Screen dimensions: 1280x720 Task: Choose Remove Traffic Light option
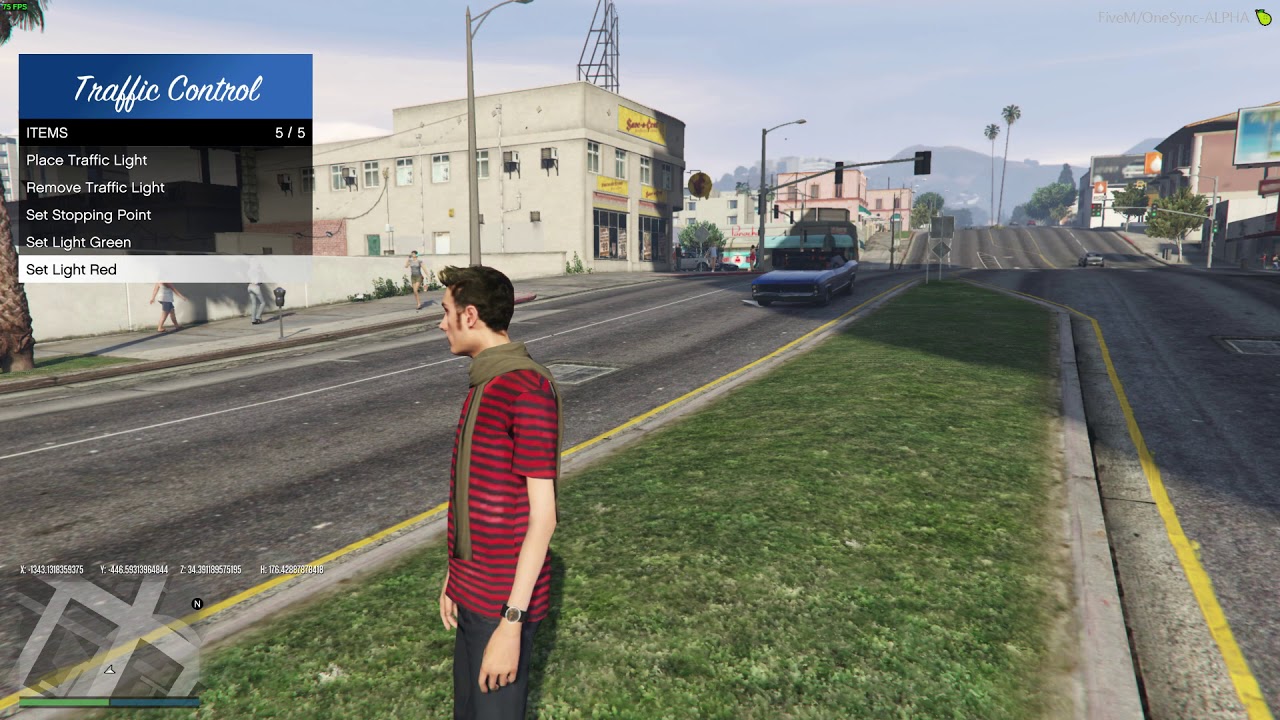click(96, 188)
